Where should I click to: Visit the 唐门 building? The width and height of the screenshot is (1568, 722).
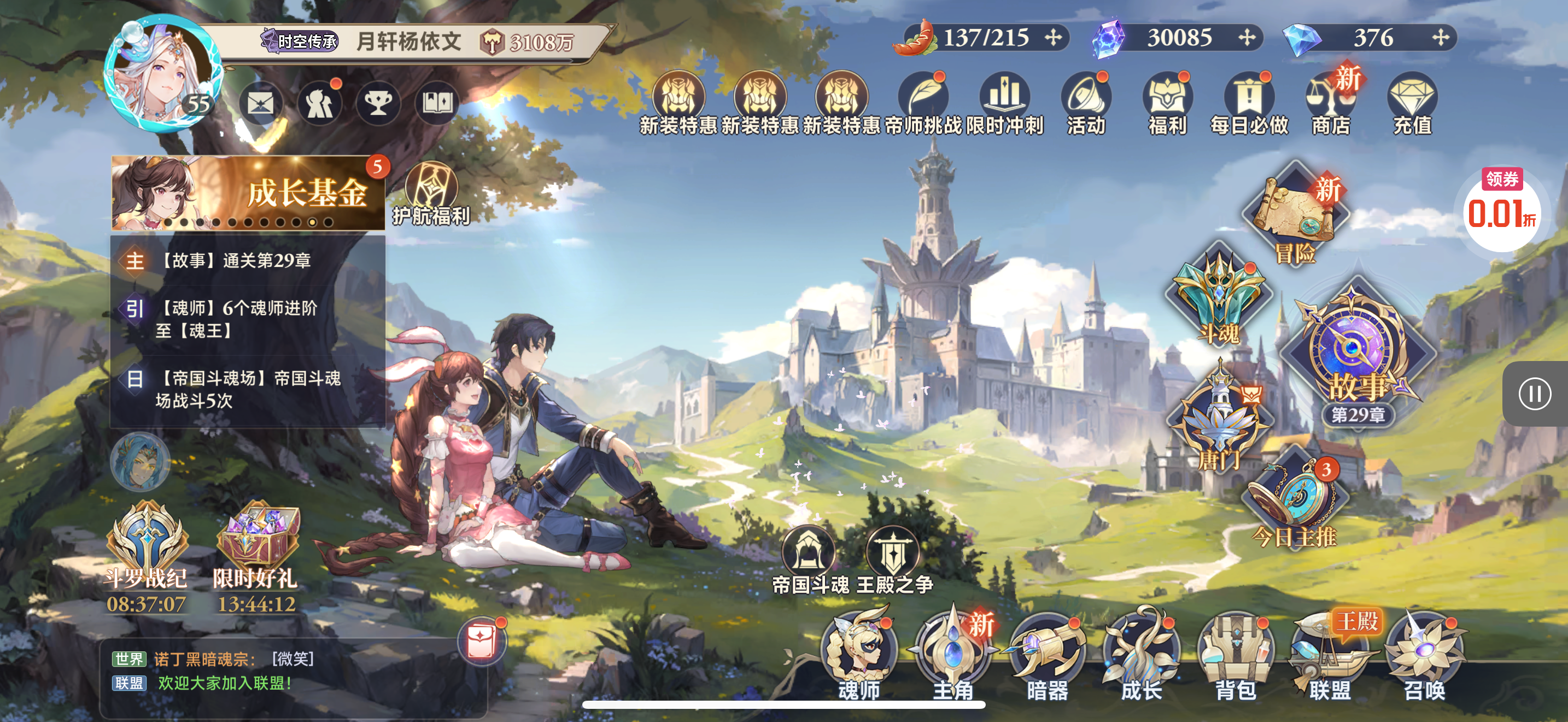tap(1220, 420)
